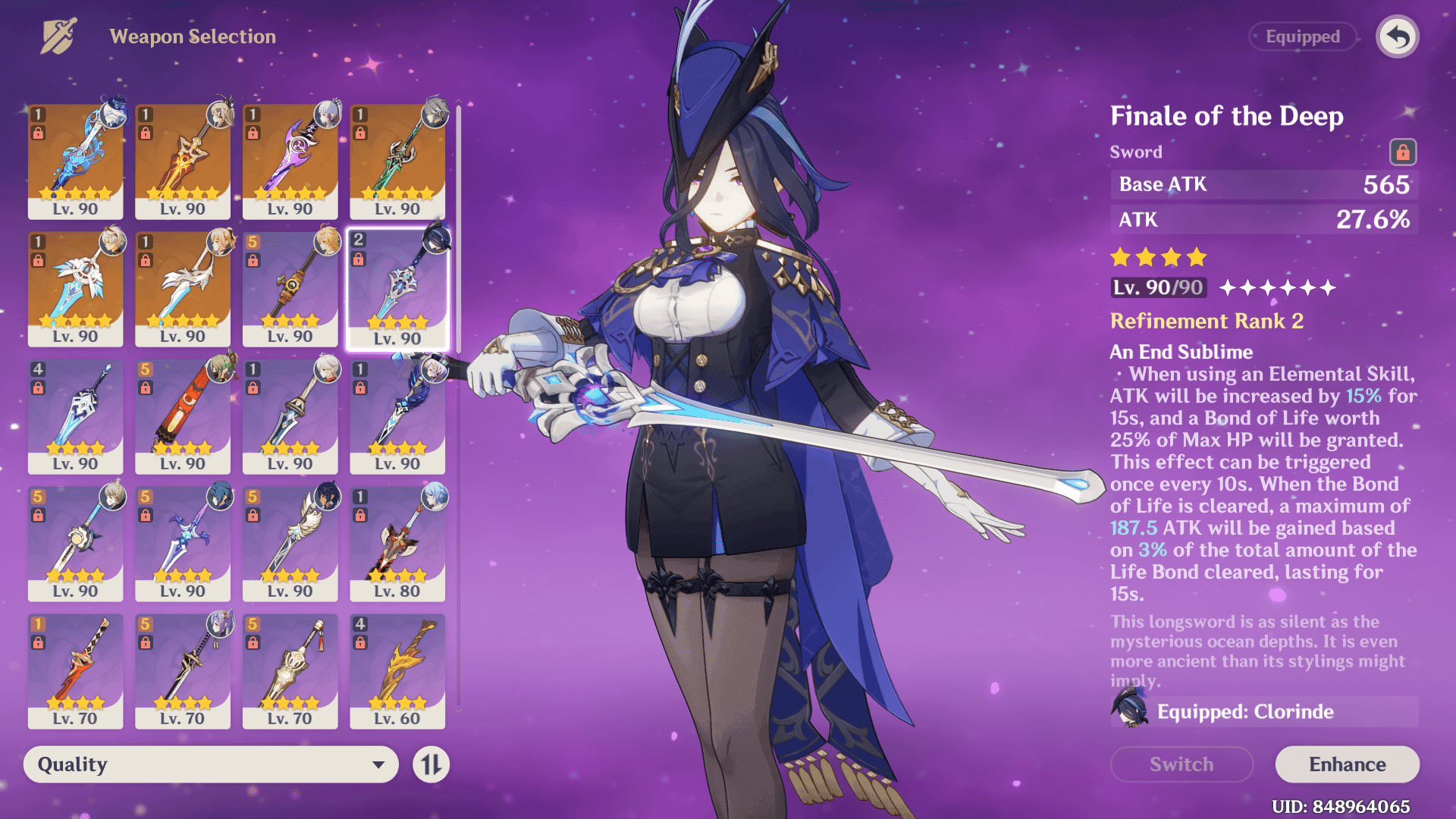Enhance the Finale of the Deep
Image resolution: width=1456 pixels, height=819 pixels.
point(1347,764)
